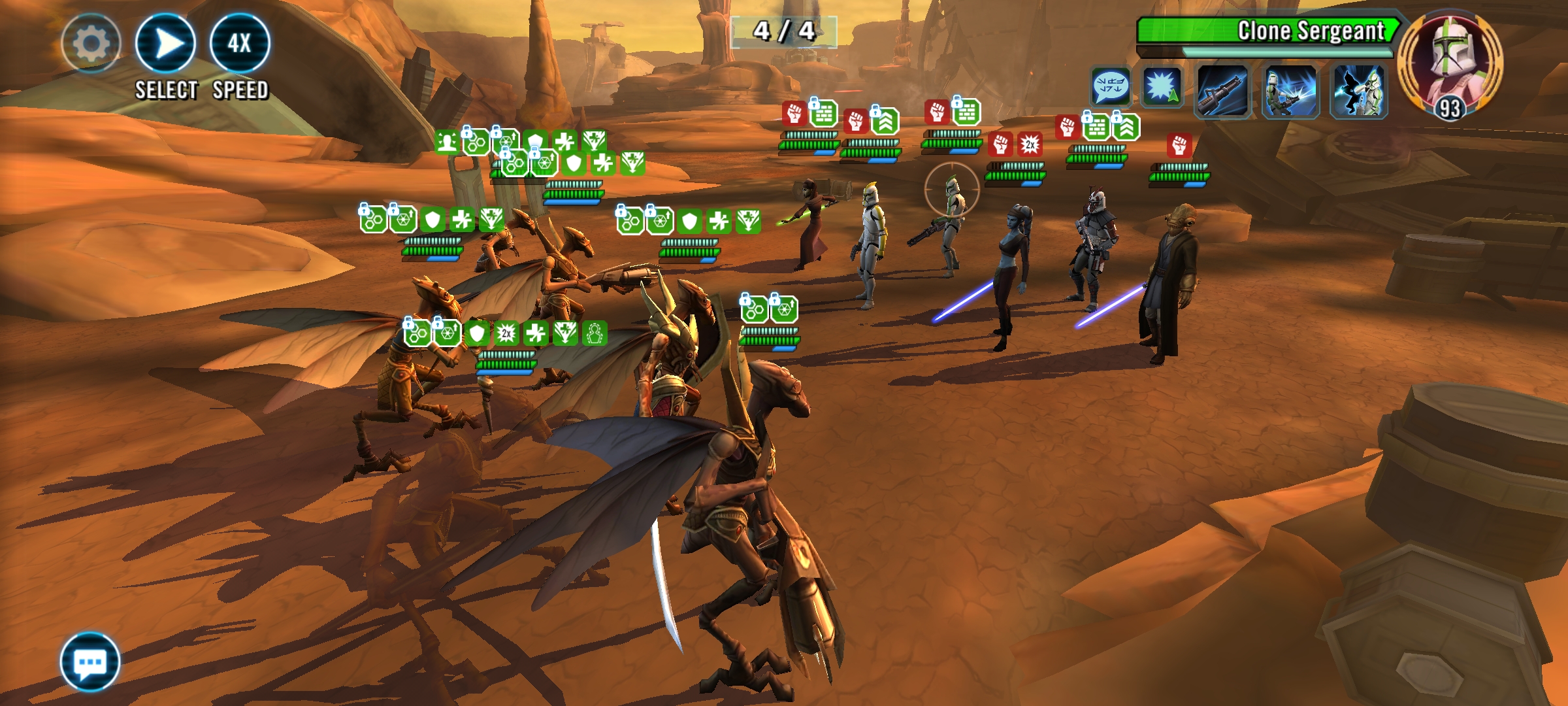This screenshot has width=1568, height=706.
Task: Open the gear settings menu
Action: tap(91, 44)
